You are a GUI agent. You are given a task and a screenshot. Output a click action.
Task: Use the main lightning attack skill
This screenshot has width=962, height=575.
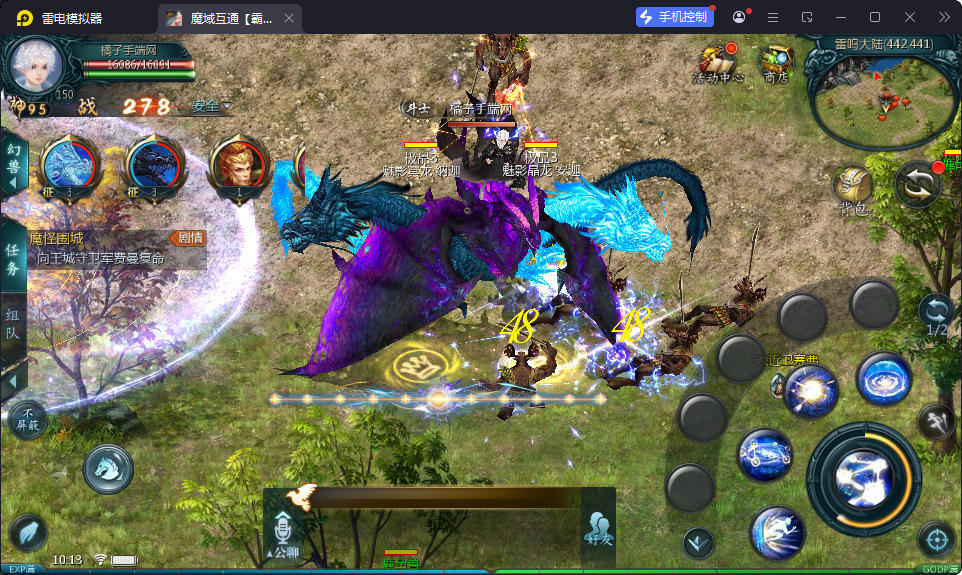pos(863,478)
